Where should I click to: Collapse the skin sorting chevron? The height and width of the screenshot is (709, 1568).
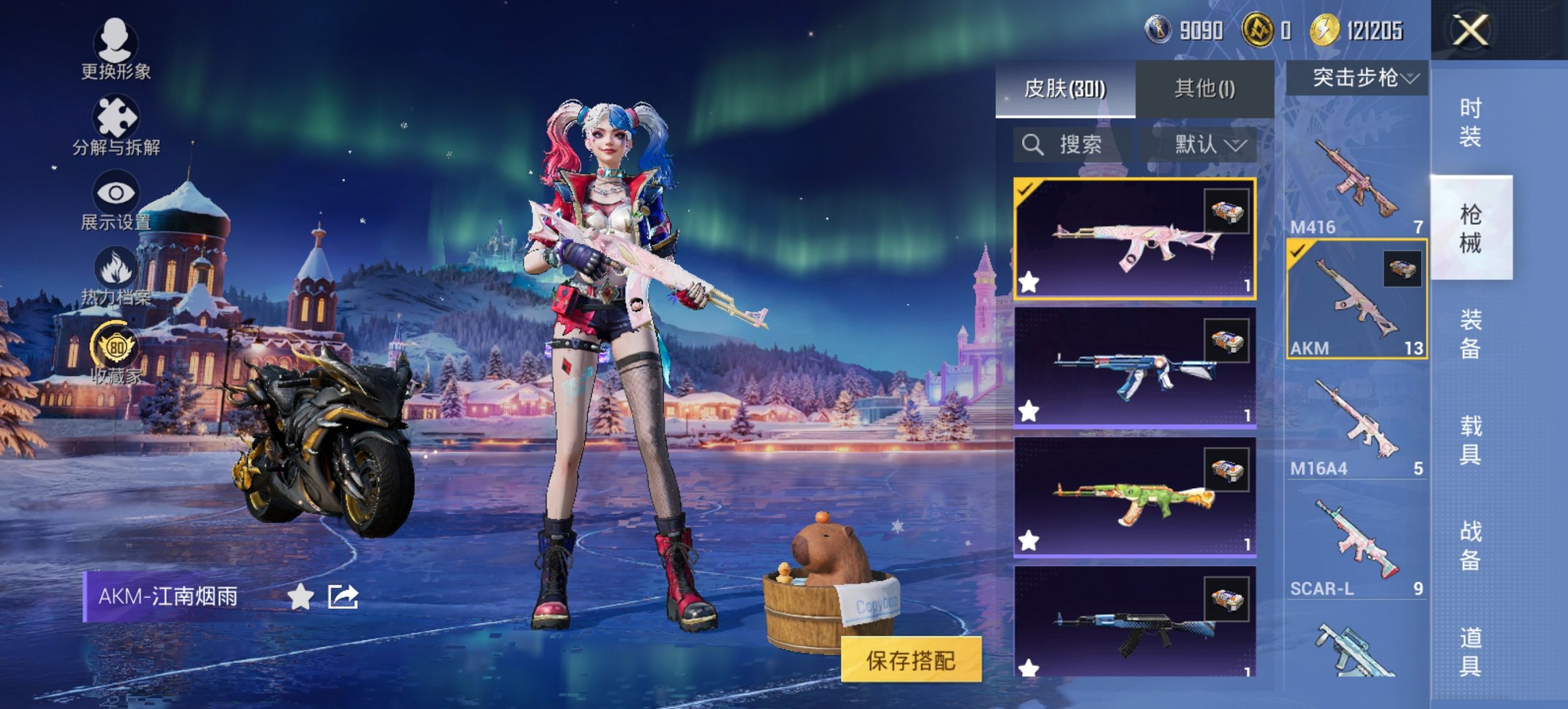tap(1237, 146)
